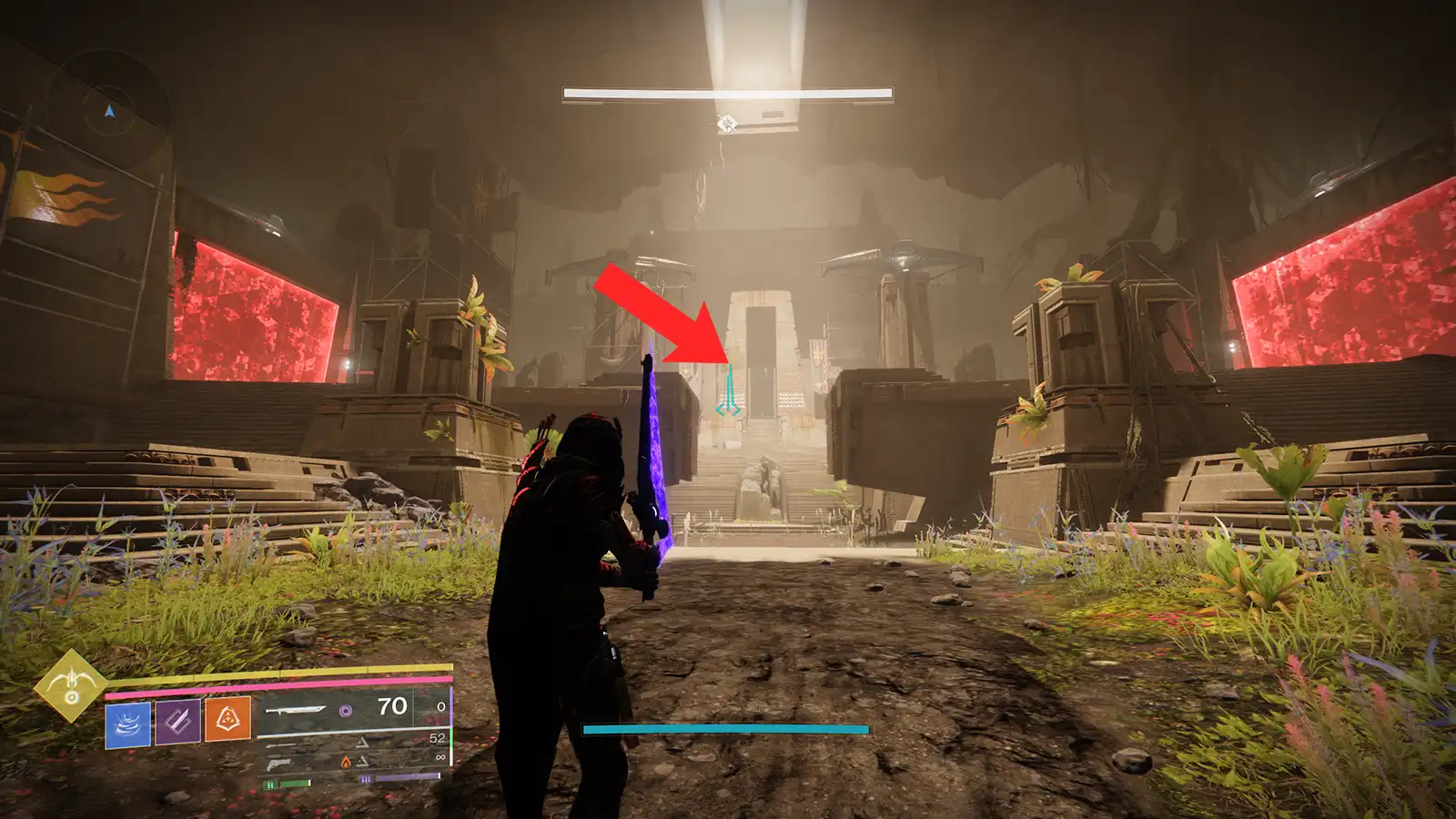
Task: Click the purple melee charge buff icon
Action: [x=176, y=723]
